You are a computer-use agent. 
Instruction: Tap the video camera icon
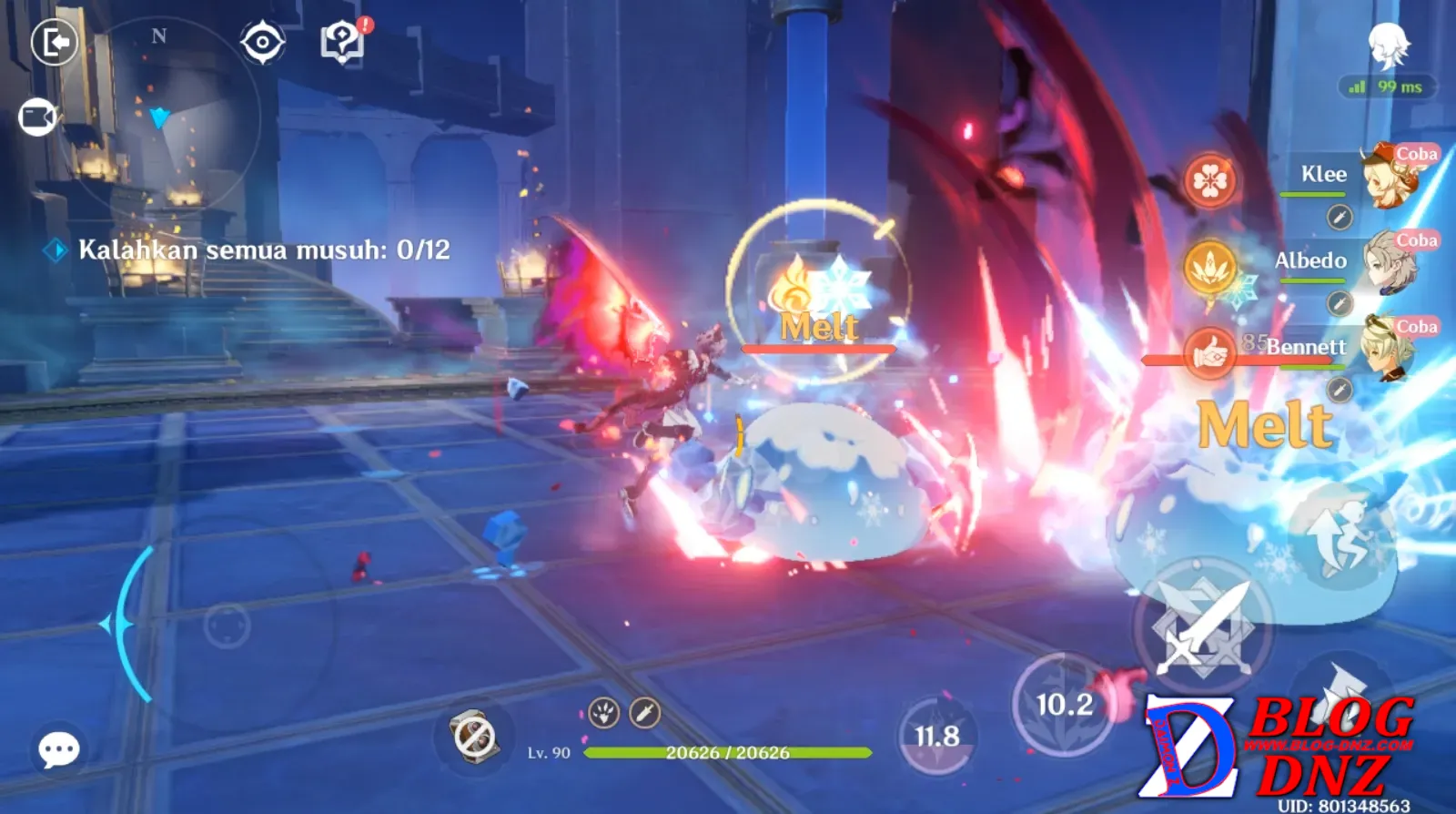(x=37, y=117)
